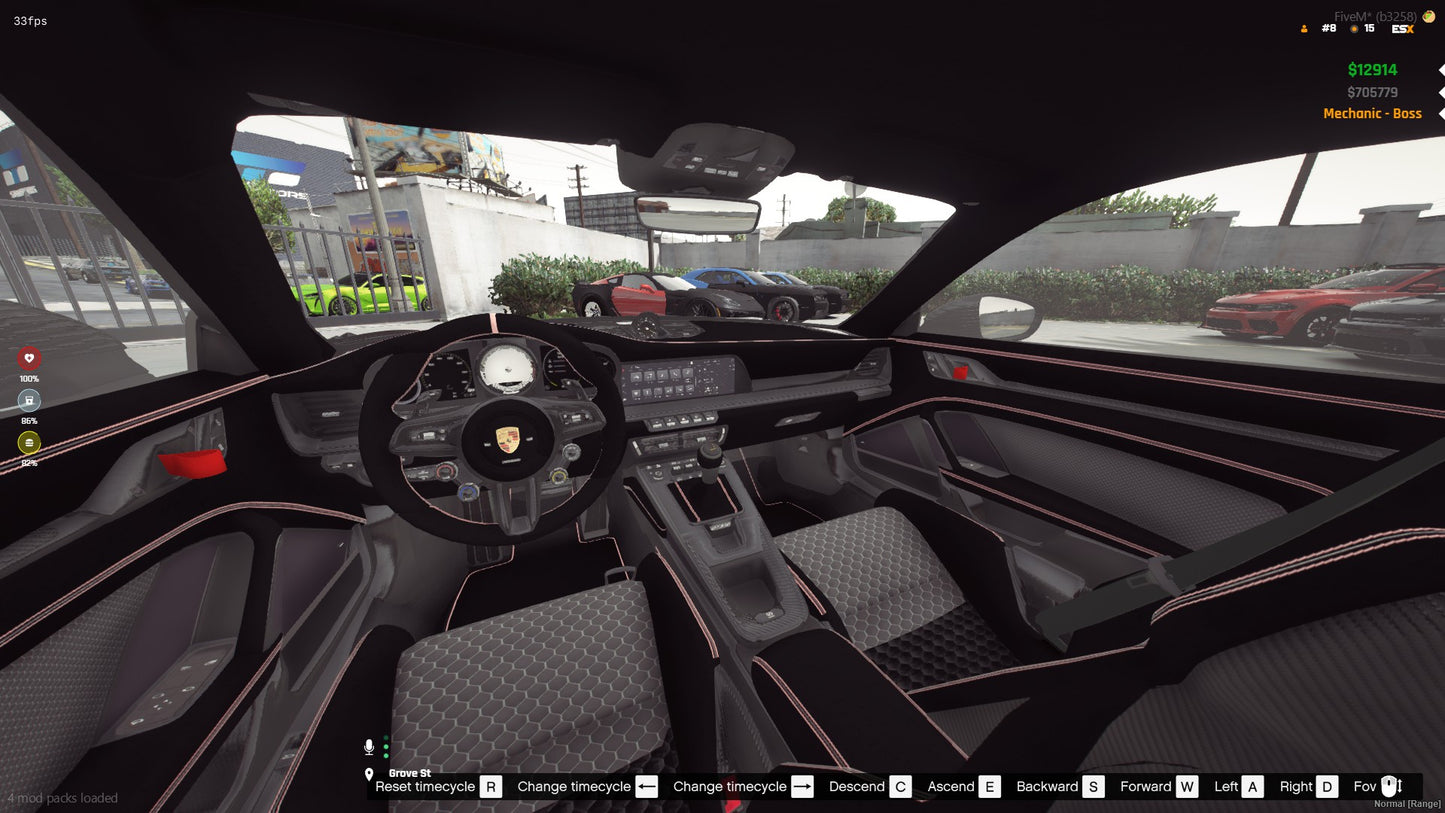
Task: Click the Descend C keybind button
Action: 868,786
